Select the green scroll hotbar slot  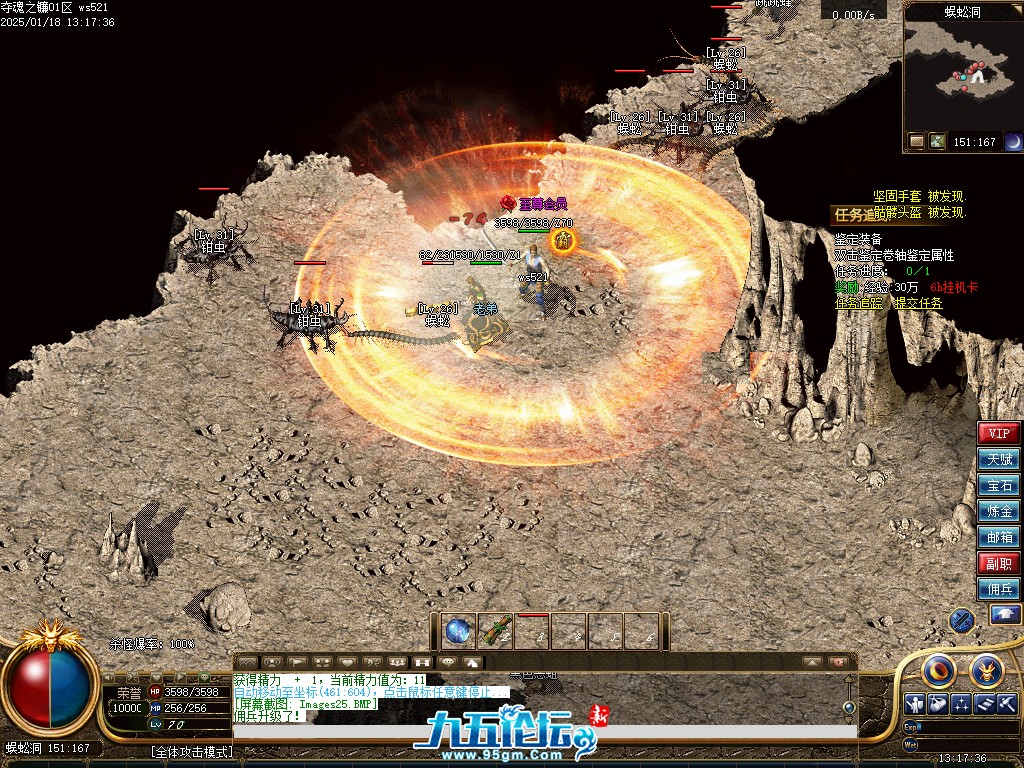coord(495,631)
